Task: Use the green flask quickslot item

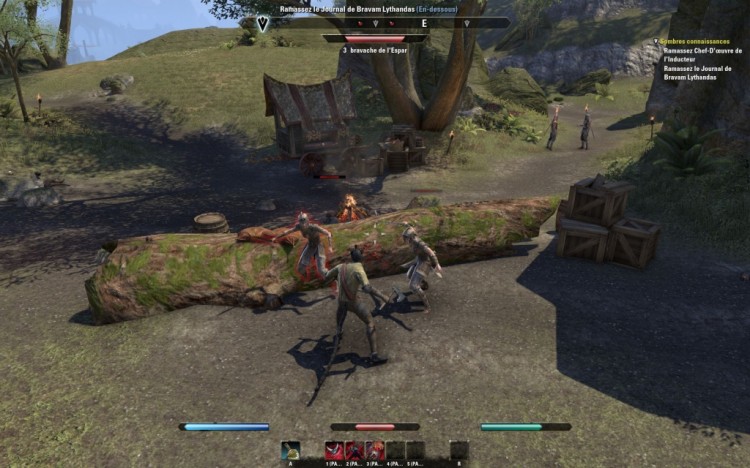Action: click(x=291, y=450)
